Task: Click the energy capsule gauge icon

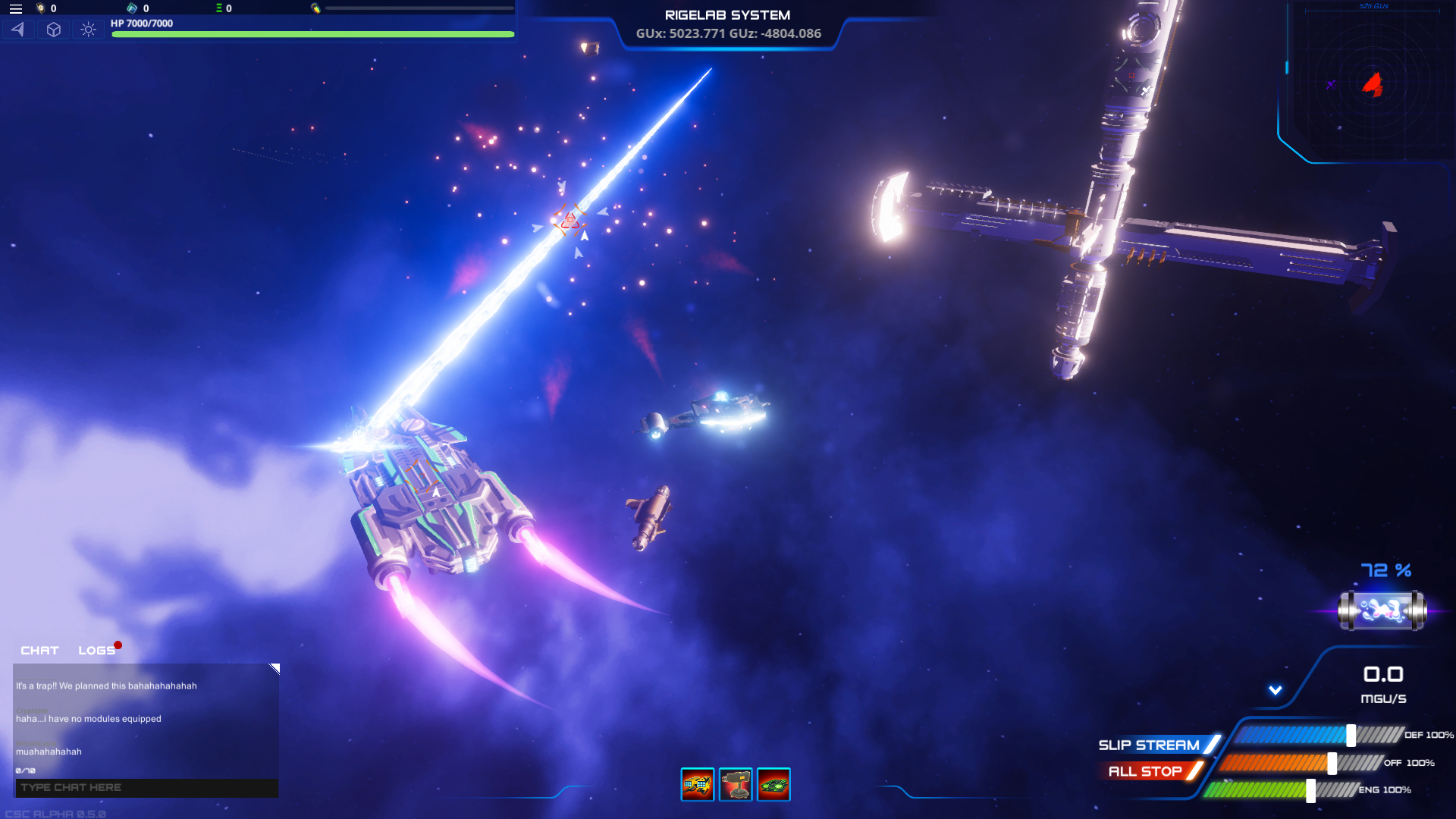Action: 1382,610
